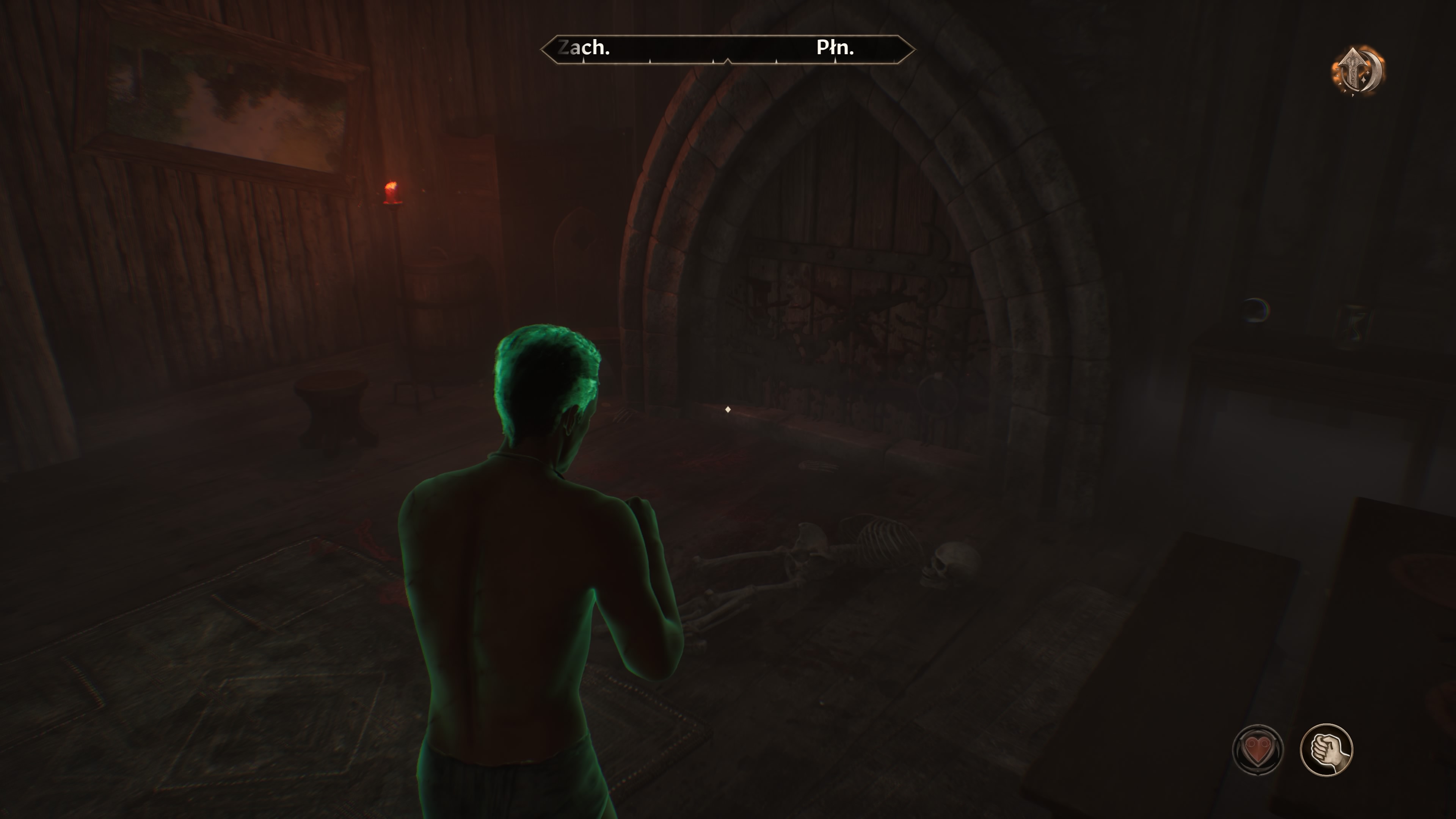
Task: Select the fist unarmed attack icon
Action: pos(1326,750)
